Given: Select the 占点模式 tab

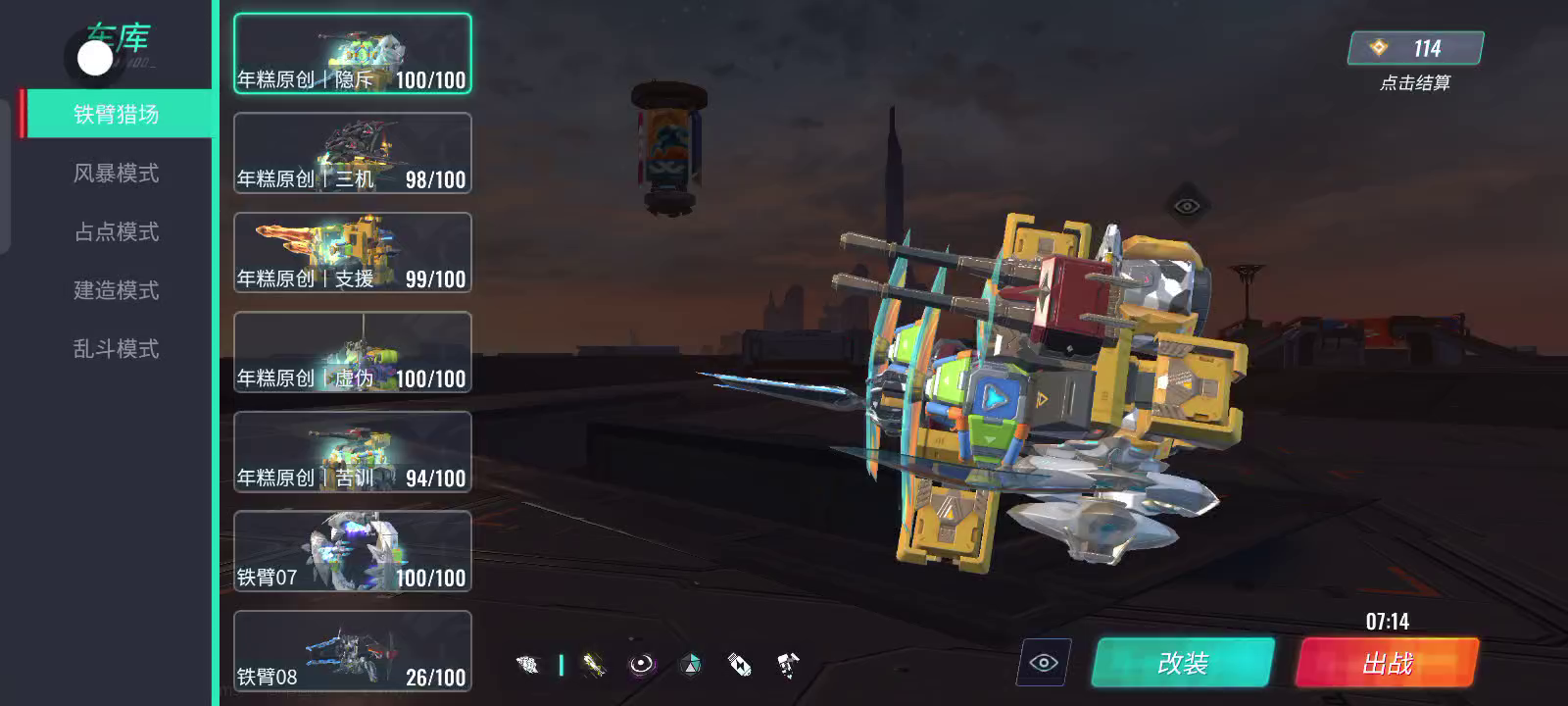Looking at the screenshot, I should tap(116, 232).
